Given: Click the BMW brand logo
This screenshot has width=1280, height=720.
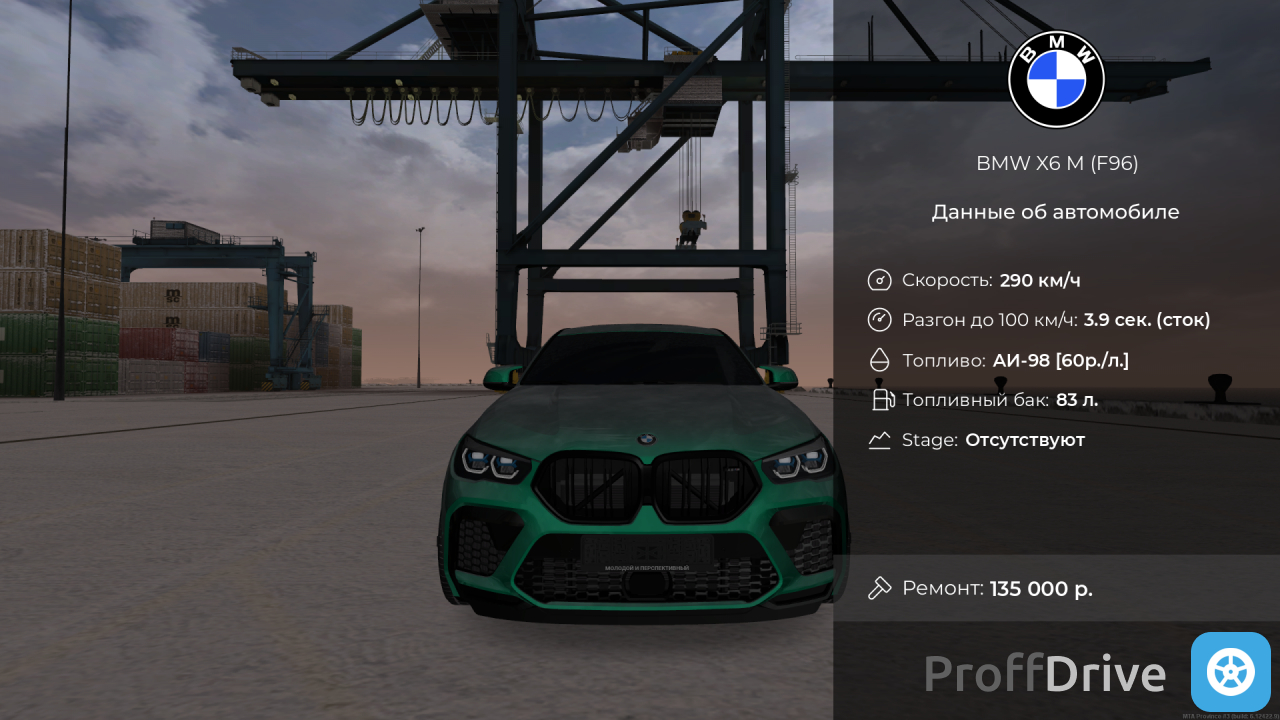Looking at the screenshot, I should (1056, 80).
